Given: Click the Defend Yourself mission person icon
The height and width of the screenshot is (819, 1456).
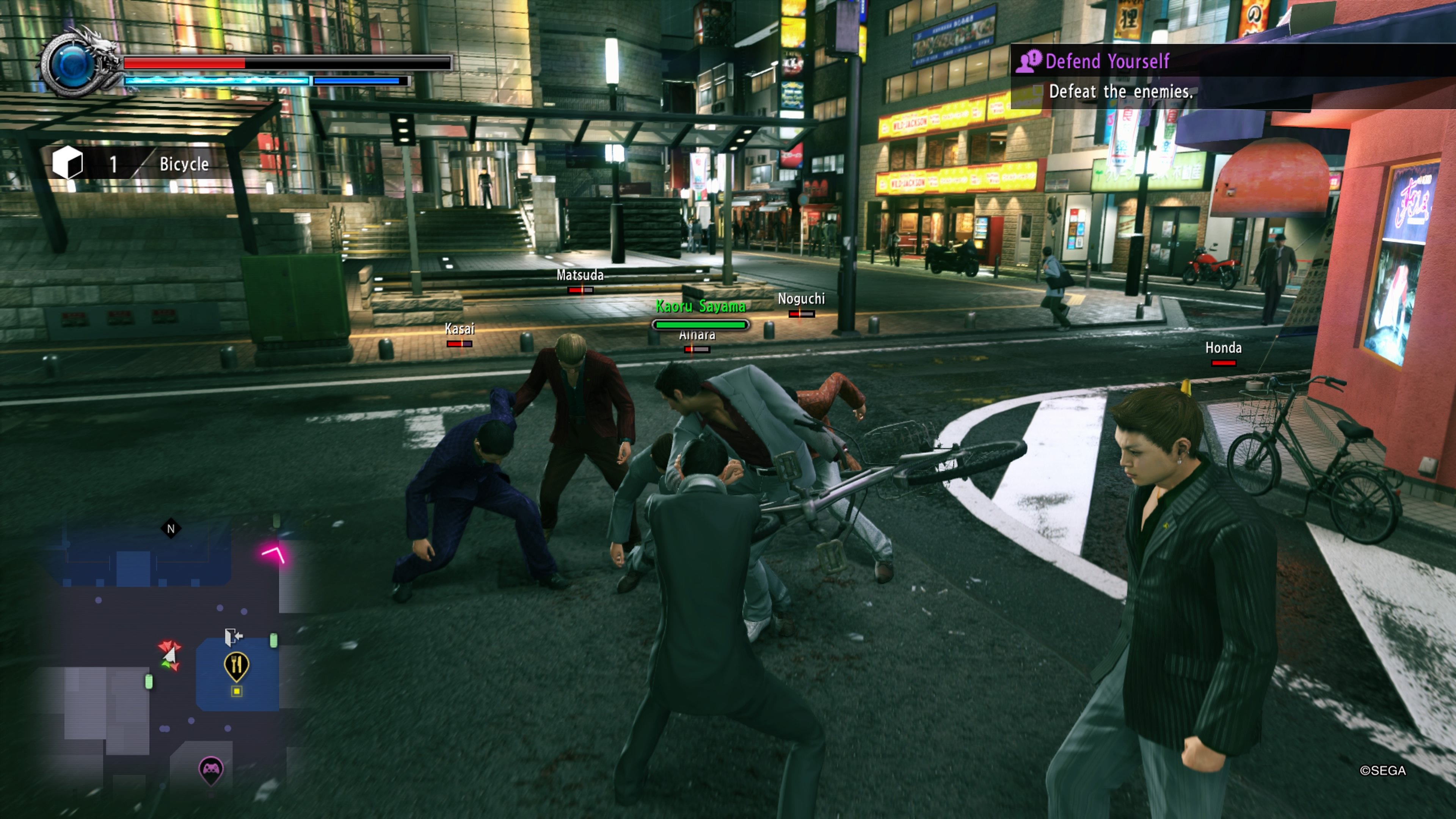Looking at the screenshot, I should (x=1029, y=62).
